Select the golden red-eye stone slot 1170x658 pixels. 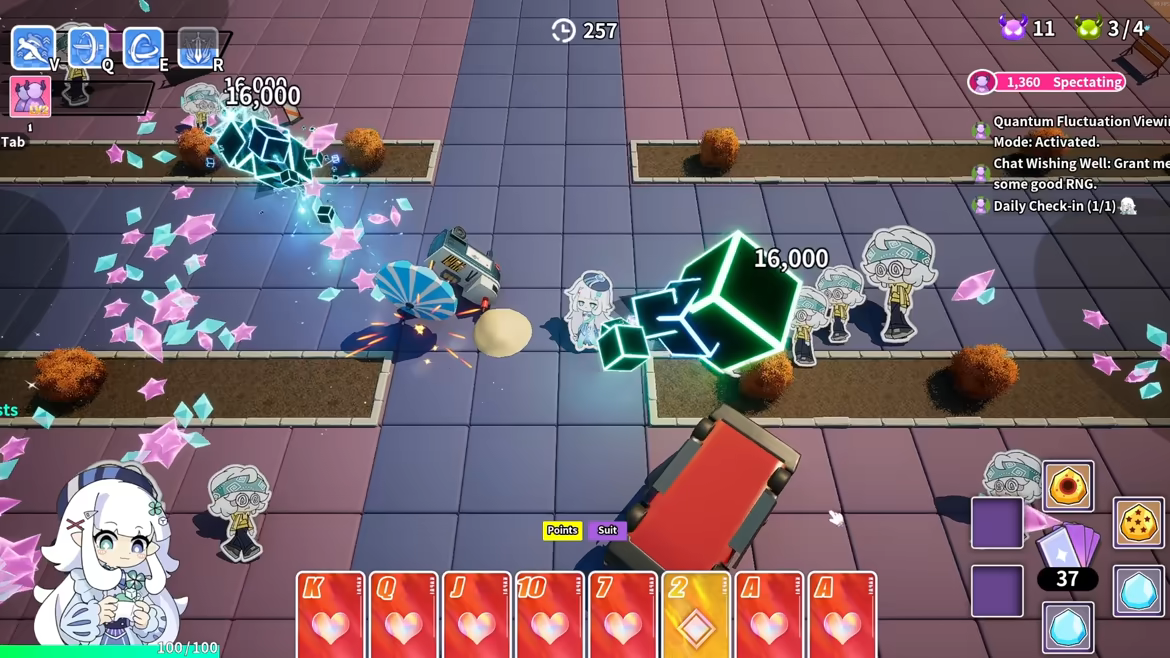coord(1068,486)
